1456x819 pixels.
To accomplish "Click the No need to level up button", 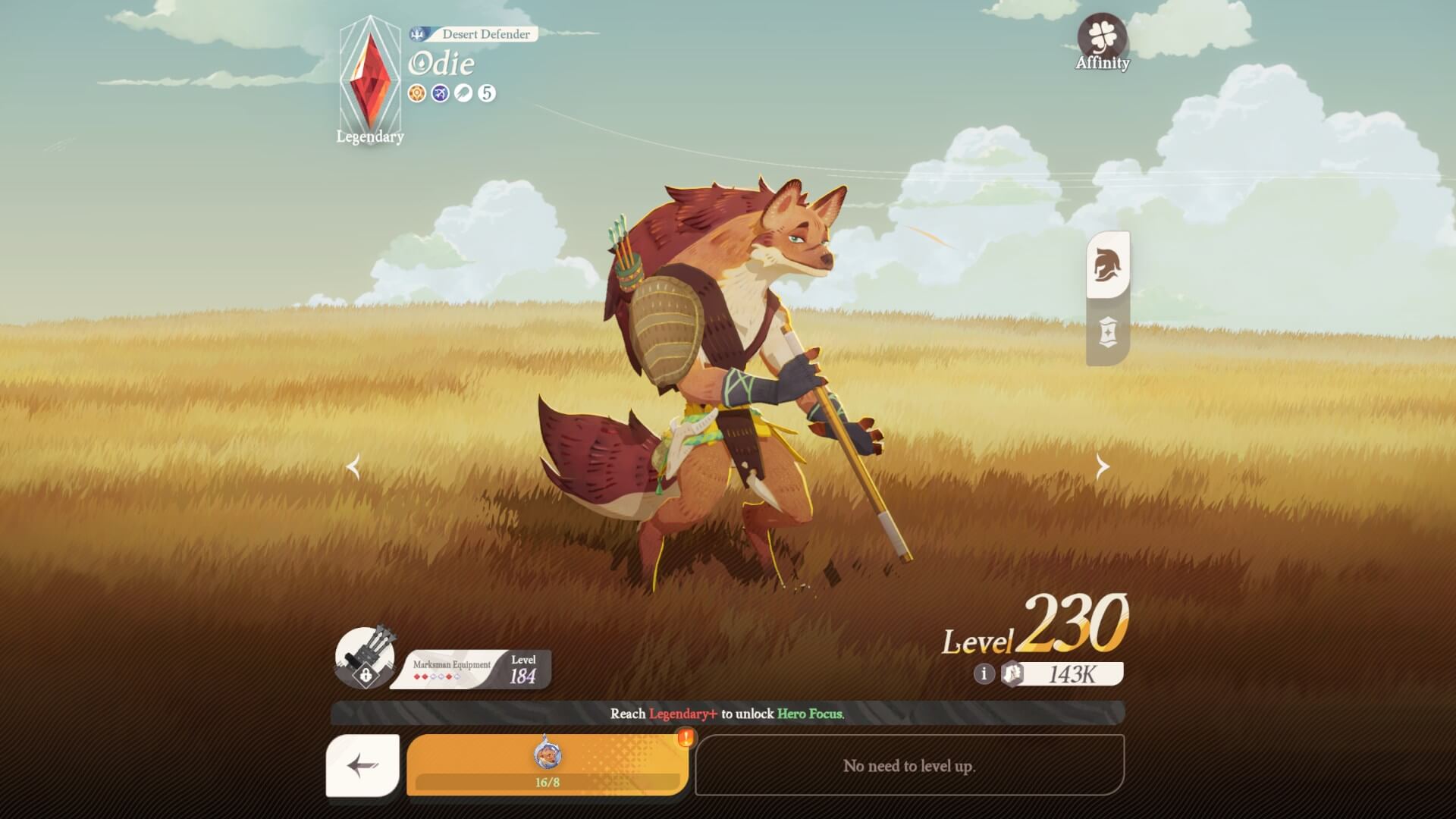I will pyautogui.click(x=912, y=766).
